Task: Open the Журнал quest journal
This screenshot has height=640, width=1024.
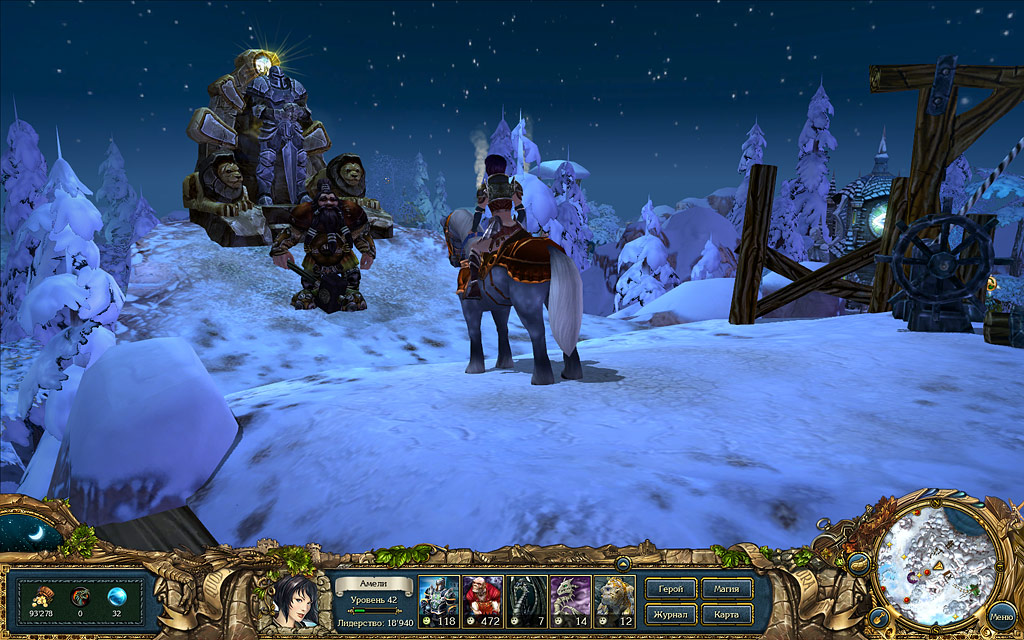Action: 671,613
